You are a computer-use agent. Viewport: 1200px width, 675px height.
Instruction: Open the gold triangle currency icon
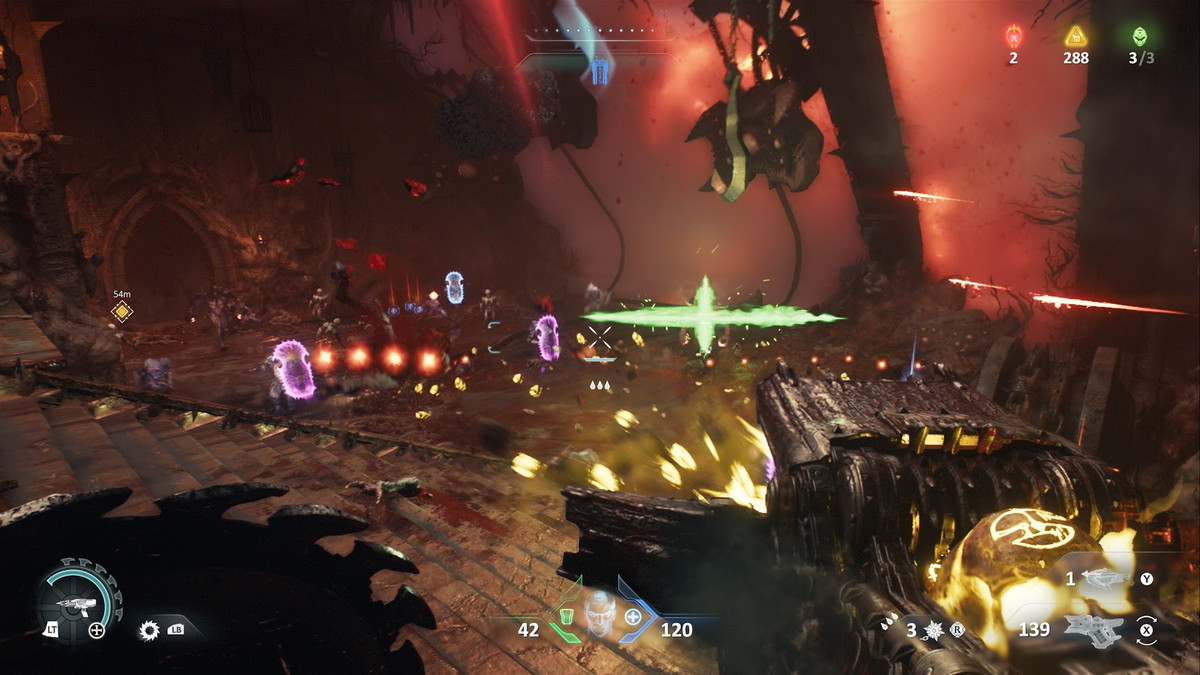(x=1076, y=37)
